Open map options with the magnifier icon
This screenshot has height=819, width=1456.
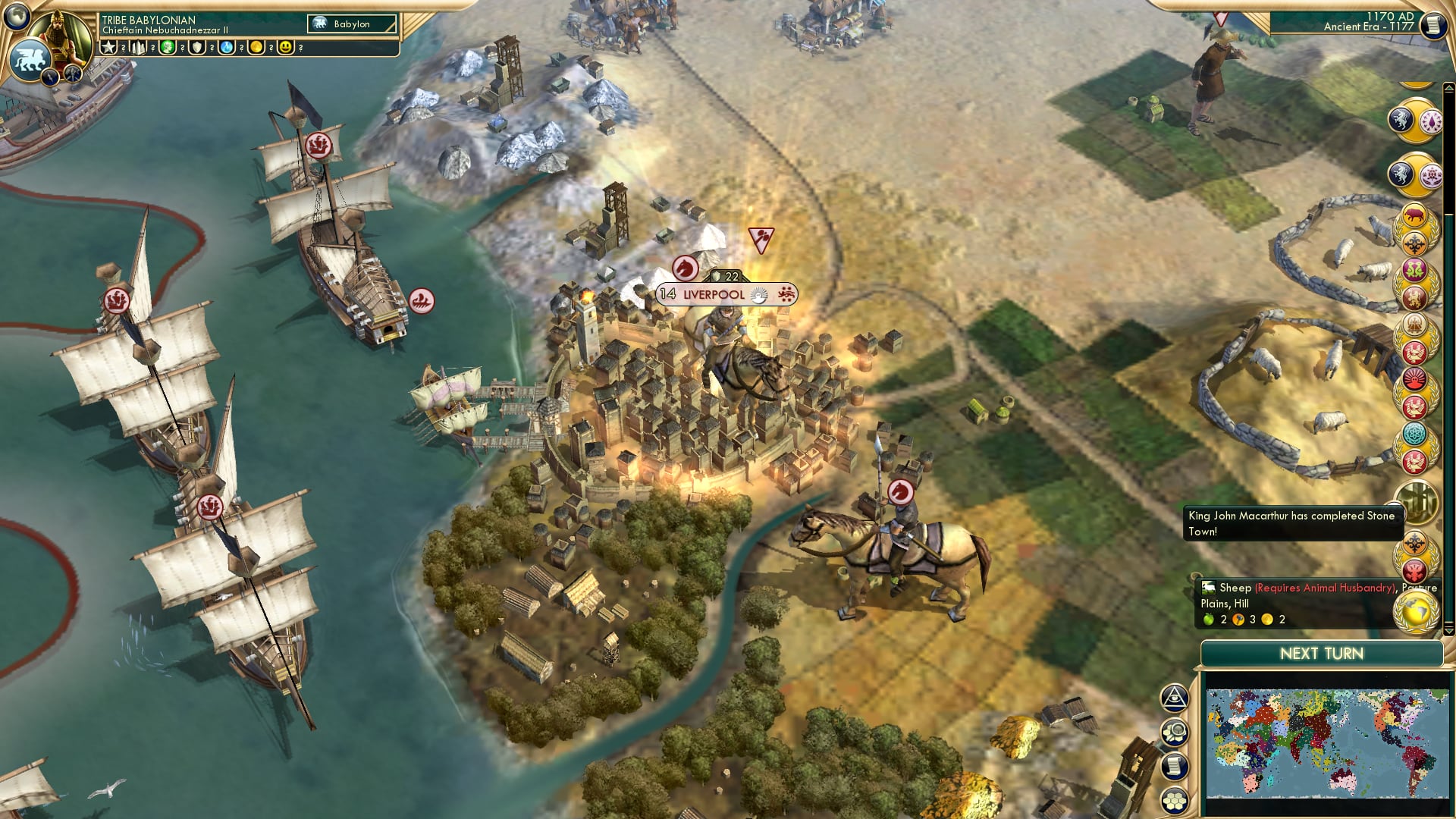[1174, 733]
